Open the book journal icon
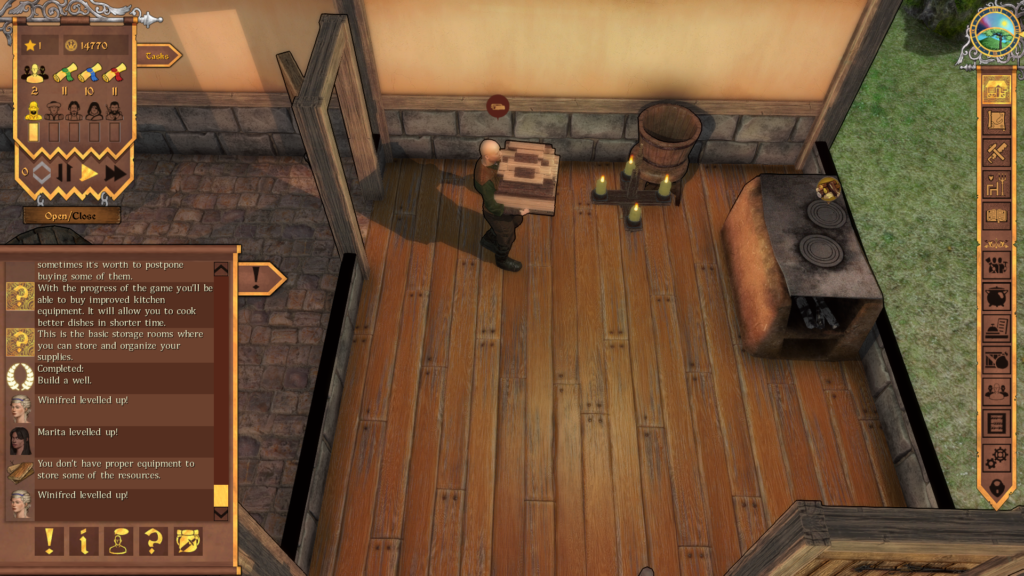The image size is (1024, 576). (x=995, y=214)
